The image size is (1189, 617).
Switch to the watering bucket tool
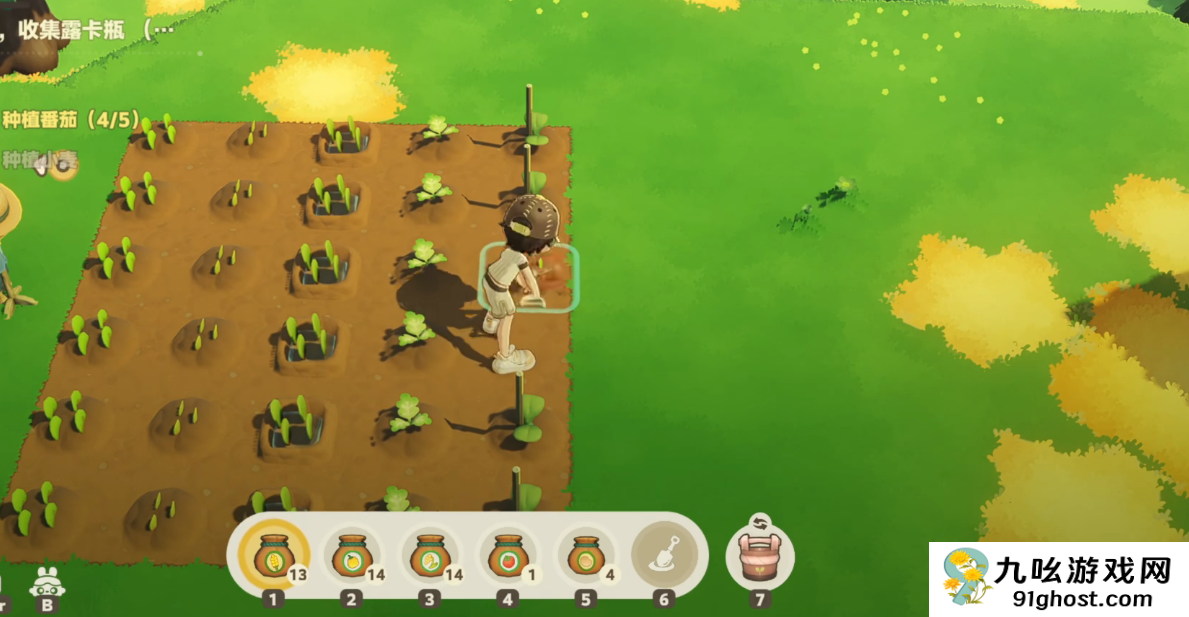click(x=759, y=554)
